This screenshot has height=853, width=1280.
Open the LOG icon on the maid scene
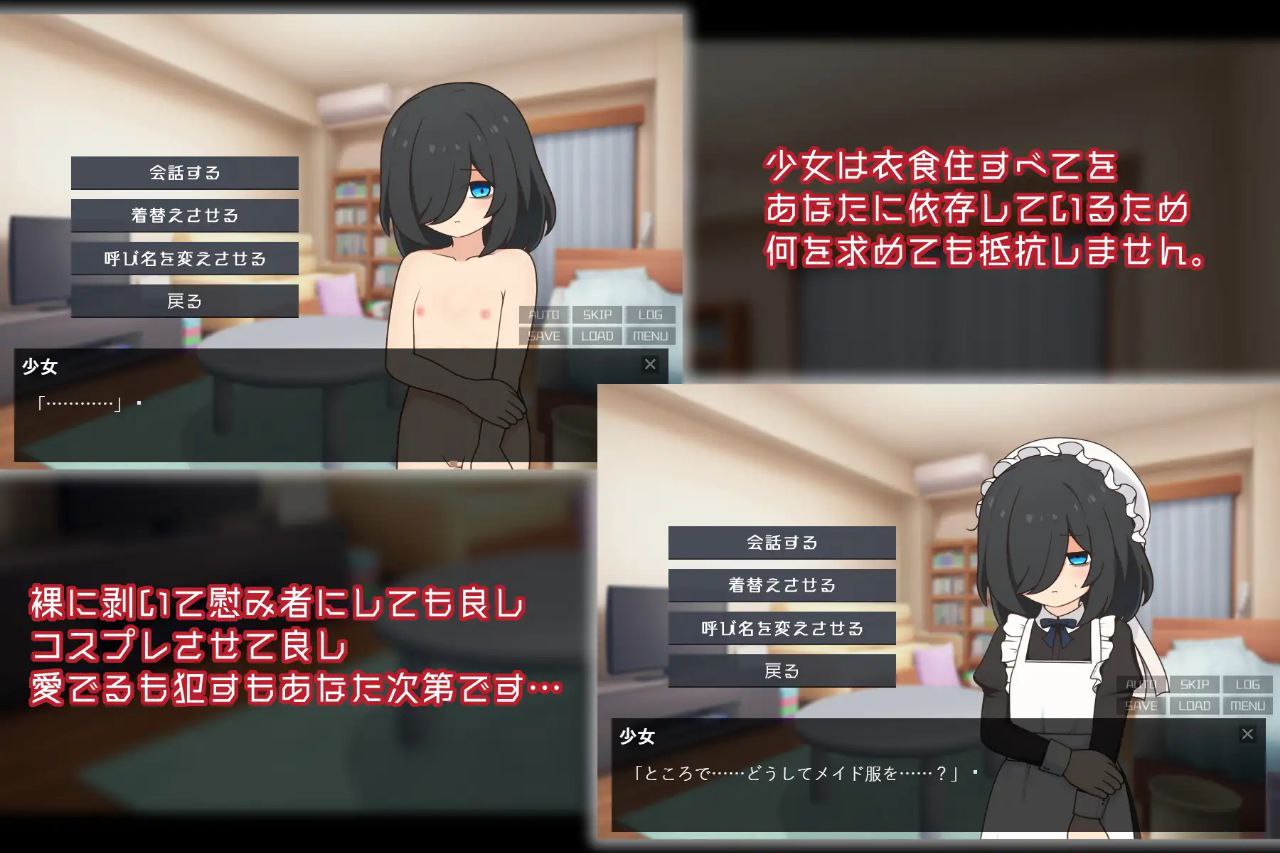[x=1247, y=684]
